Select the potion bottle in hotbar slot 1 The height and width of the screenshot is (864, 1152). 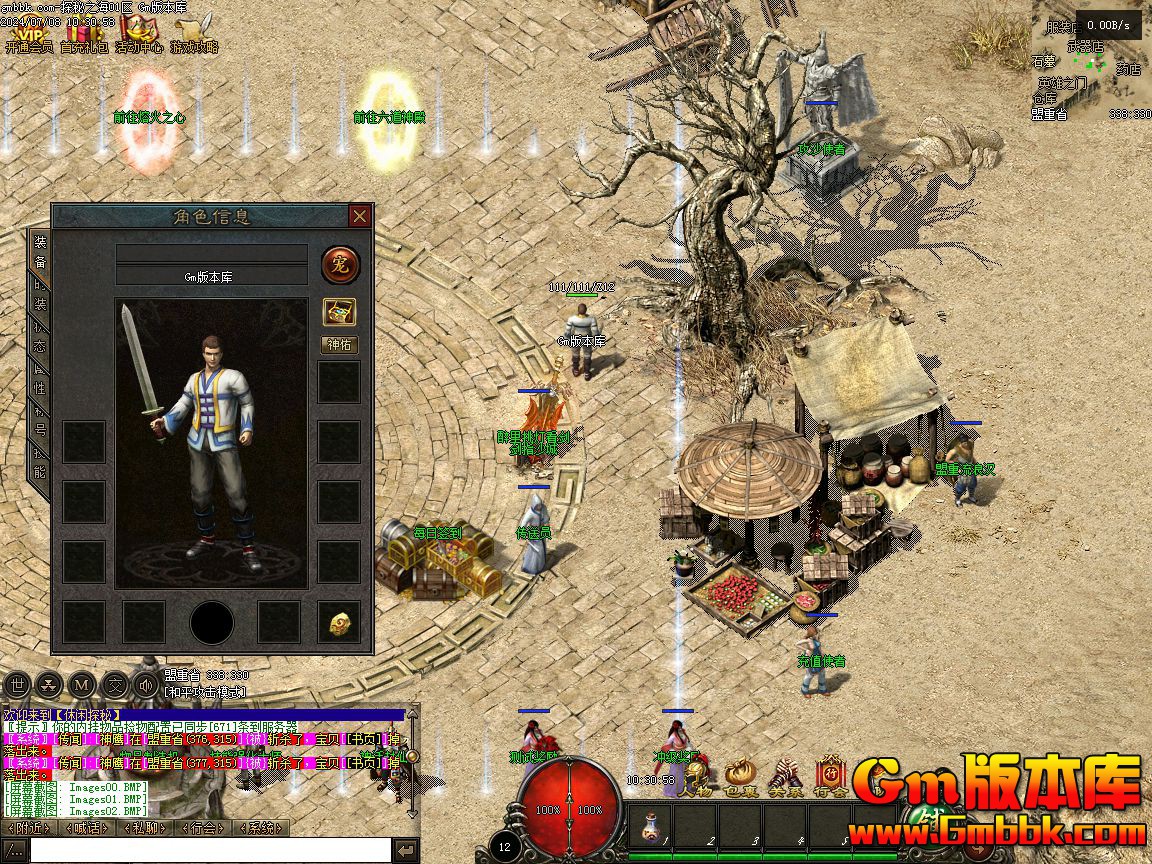652,826
